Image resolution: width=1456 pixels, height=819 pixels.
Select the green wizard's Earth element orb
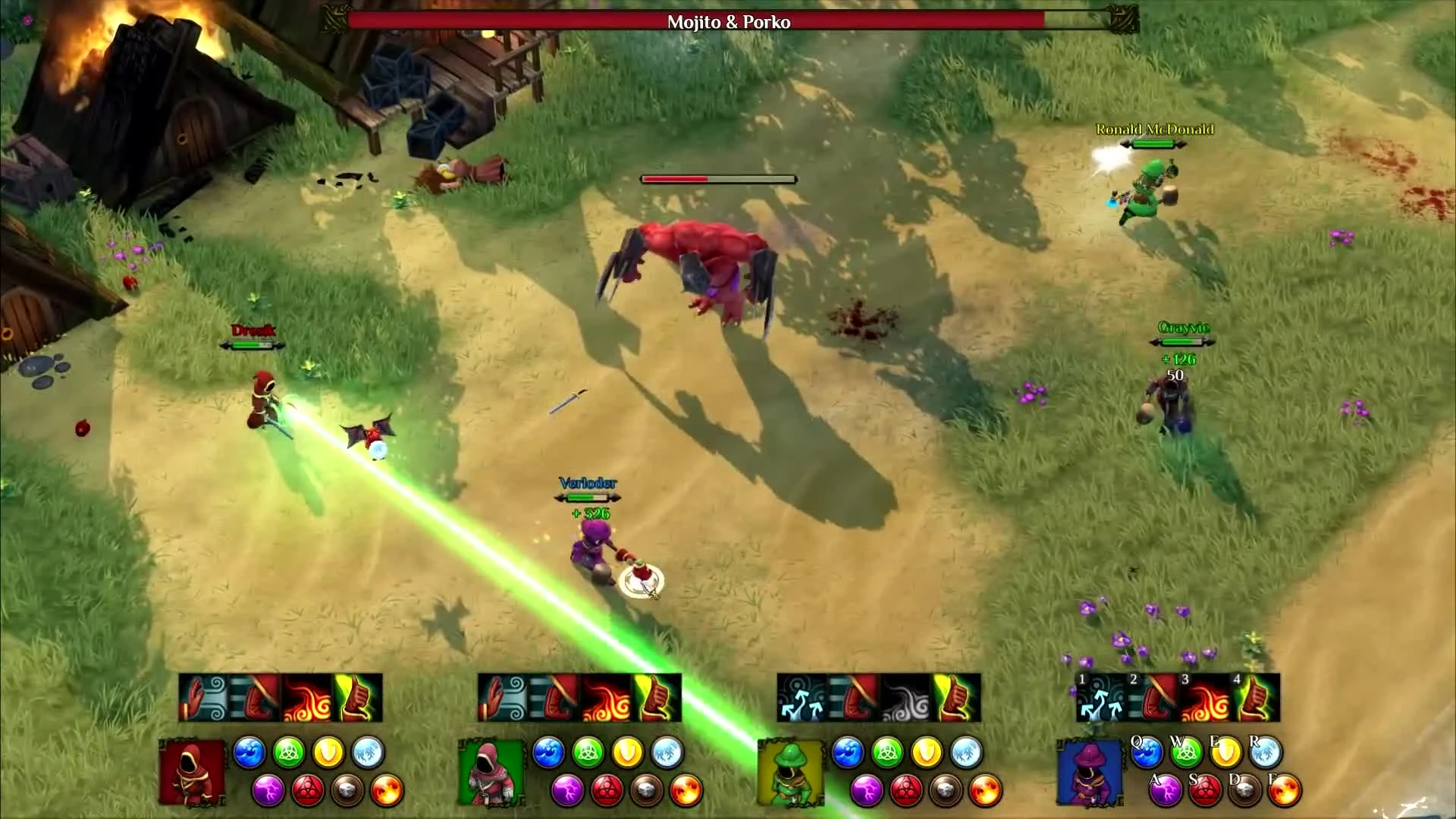click(x=946, y=789)
